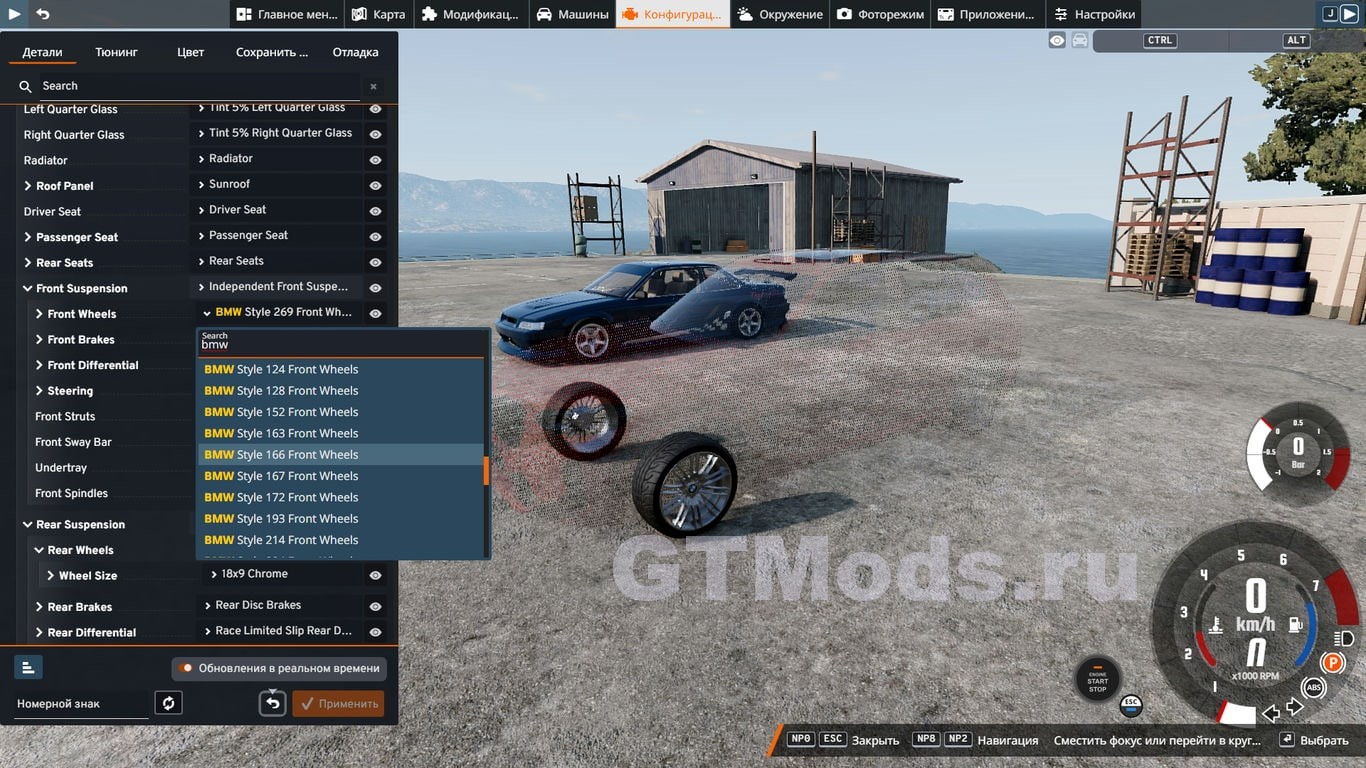Switch to the Отладка tab
The height and width of the screenshot is (768, 1366).
pos(355,52)
